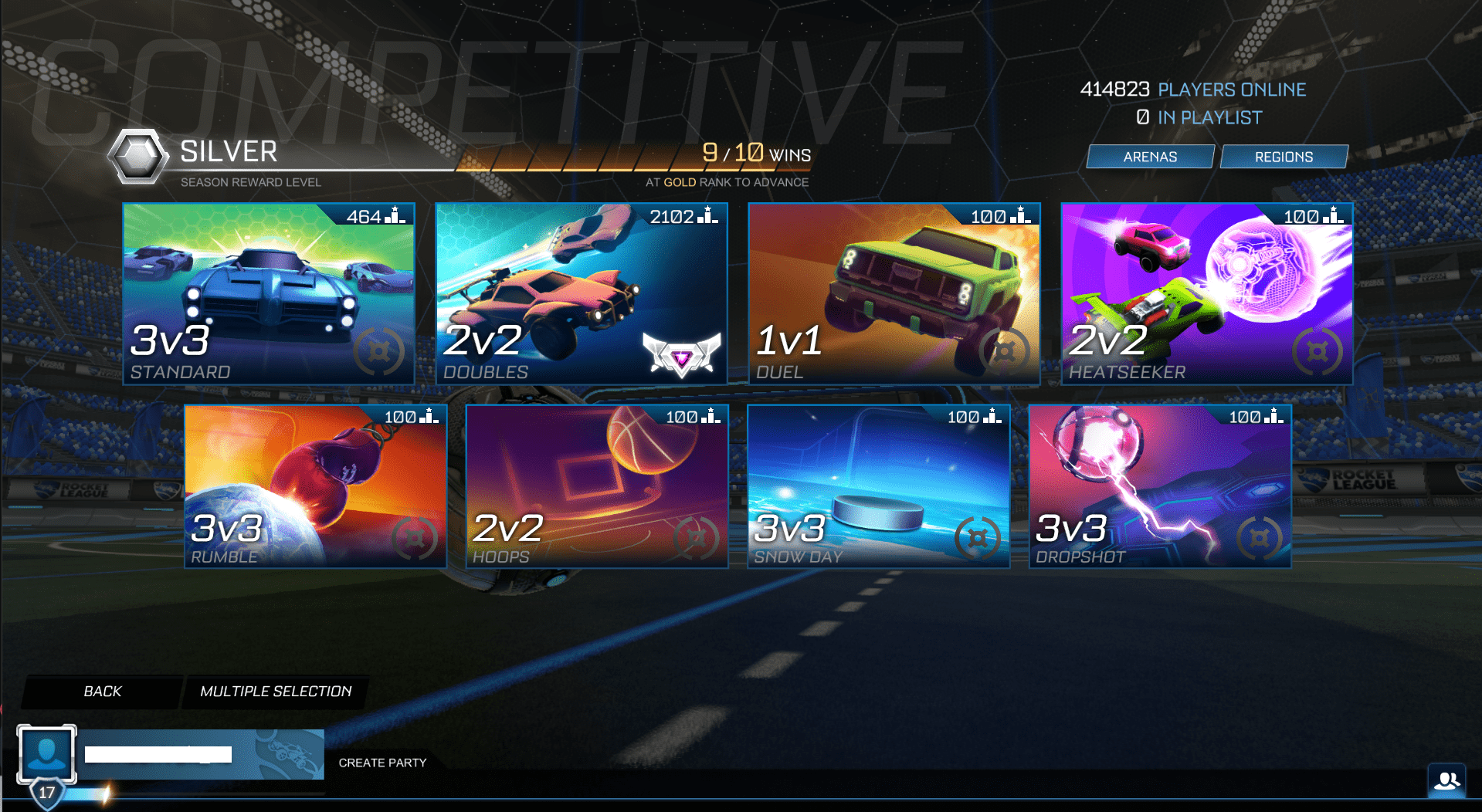
Task: Click the player avatar in bottom left
Action: (x=48, y=753)
